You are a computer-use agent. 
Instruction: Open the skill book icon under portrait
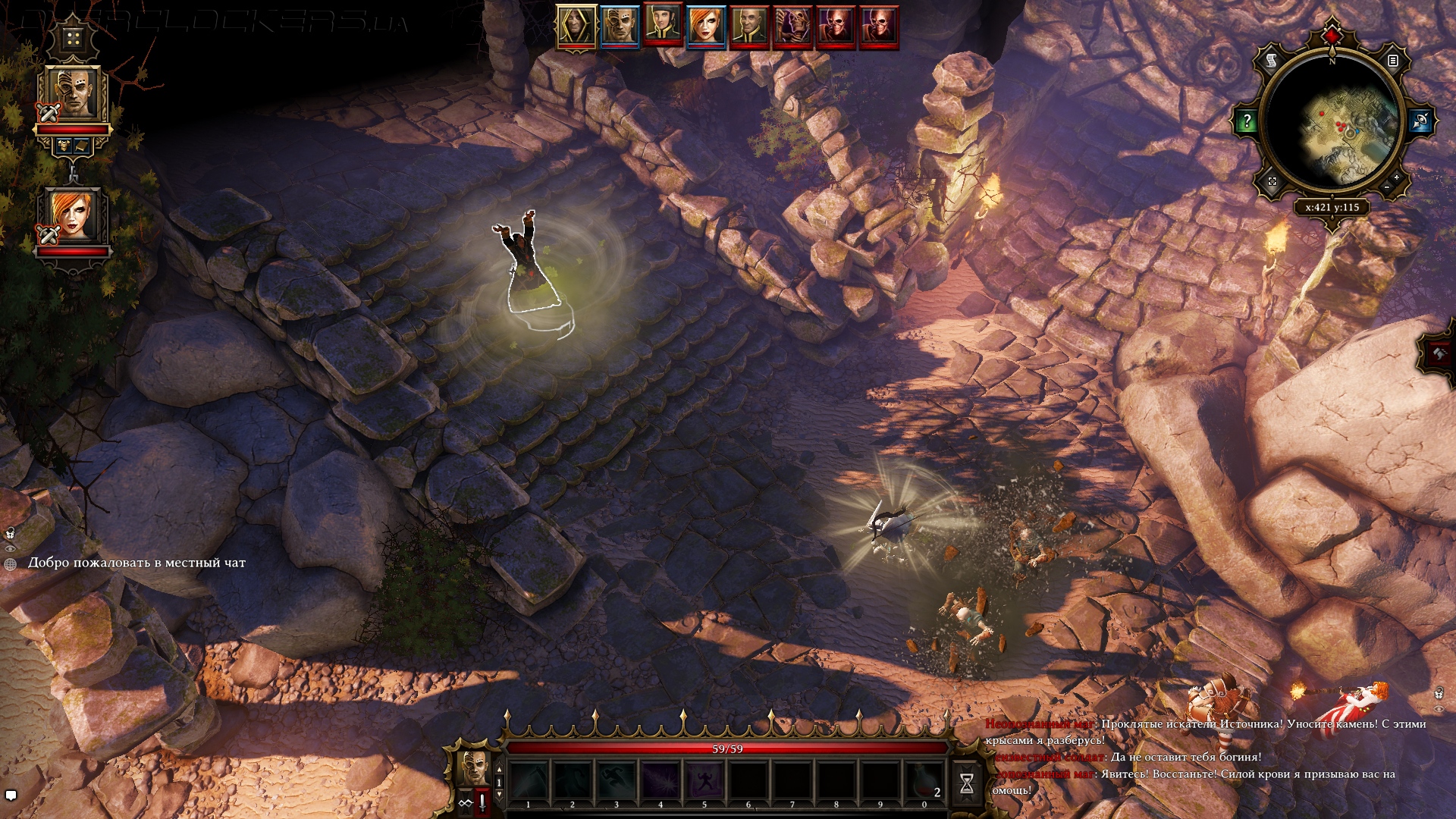82,144
